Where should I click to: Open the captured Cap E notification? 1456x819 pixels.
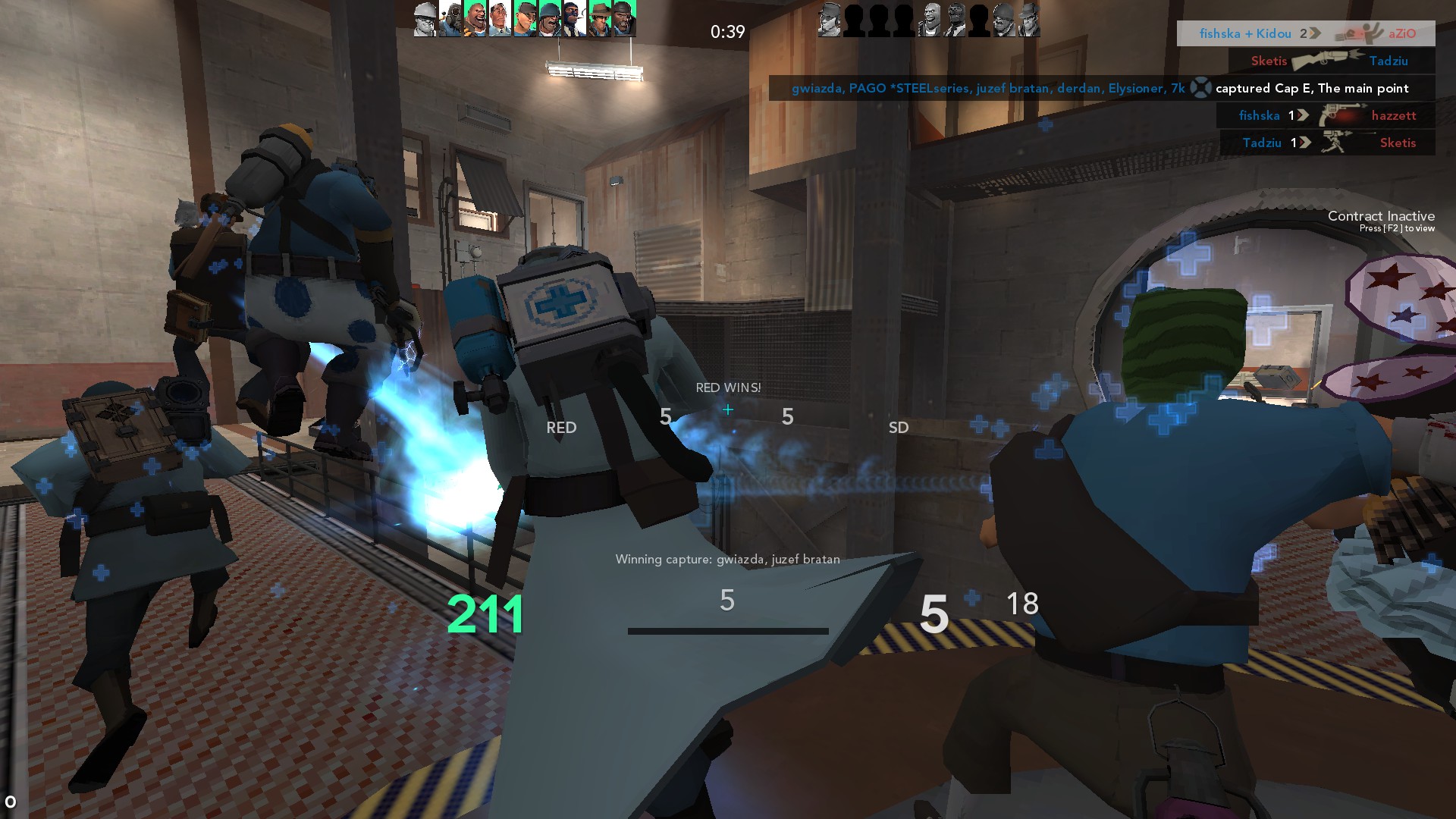tap(1101, 88)
